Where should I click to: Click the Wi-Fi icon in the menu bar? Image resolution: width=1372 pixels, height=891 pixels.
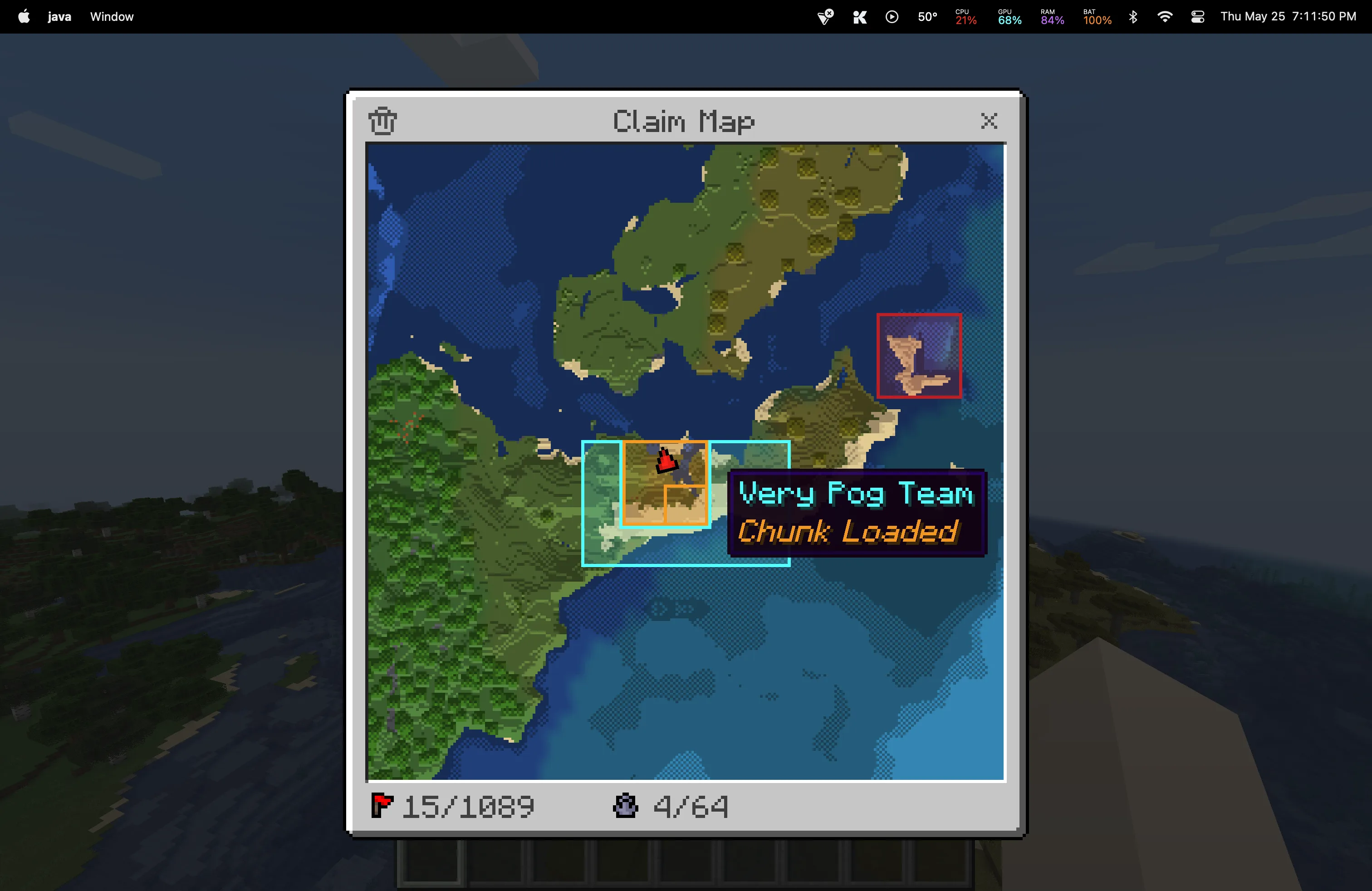click(1165, 17)
